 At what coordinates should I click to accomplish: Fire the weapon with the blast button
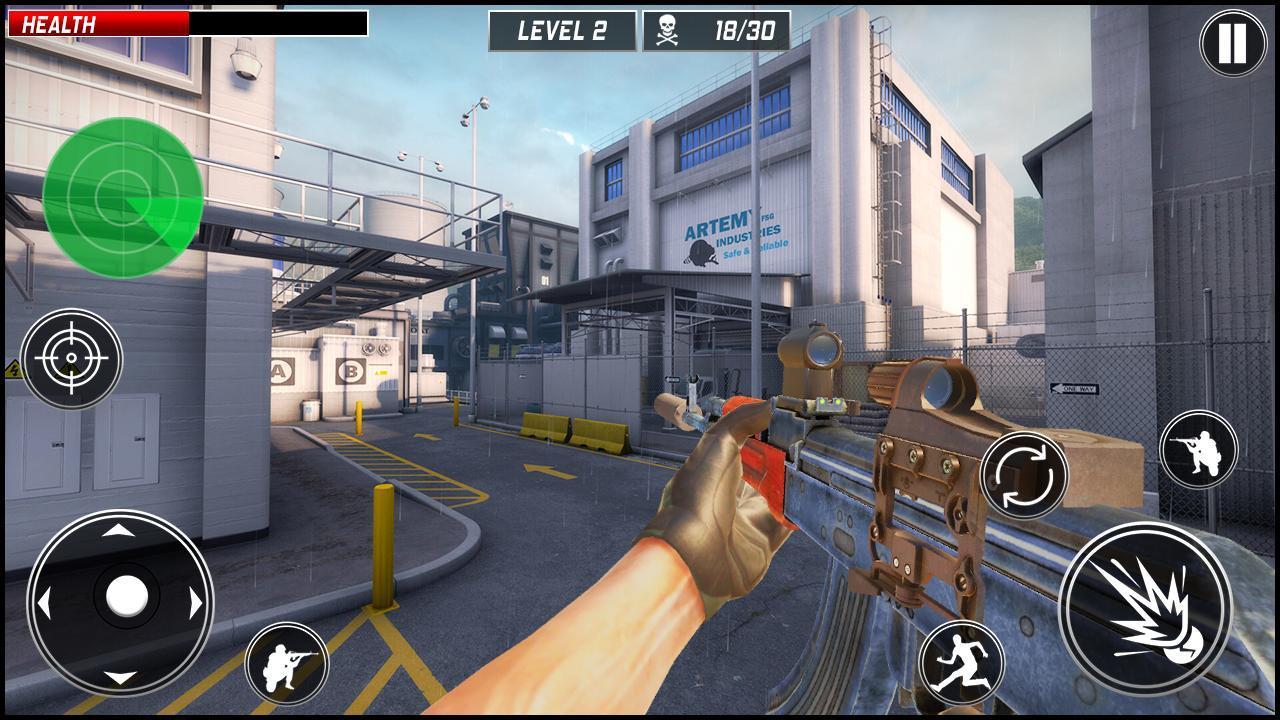click(x=1145, y=607)
